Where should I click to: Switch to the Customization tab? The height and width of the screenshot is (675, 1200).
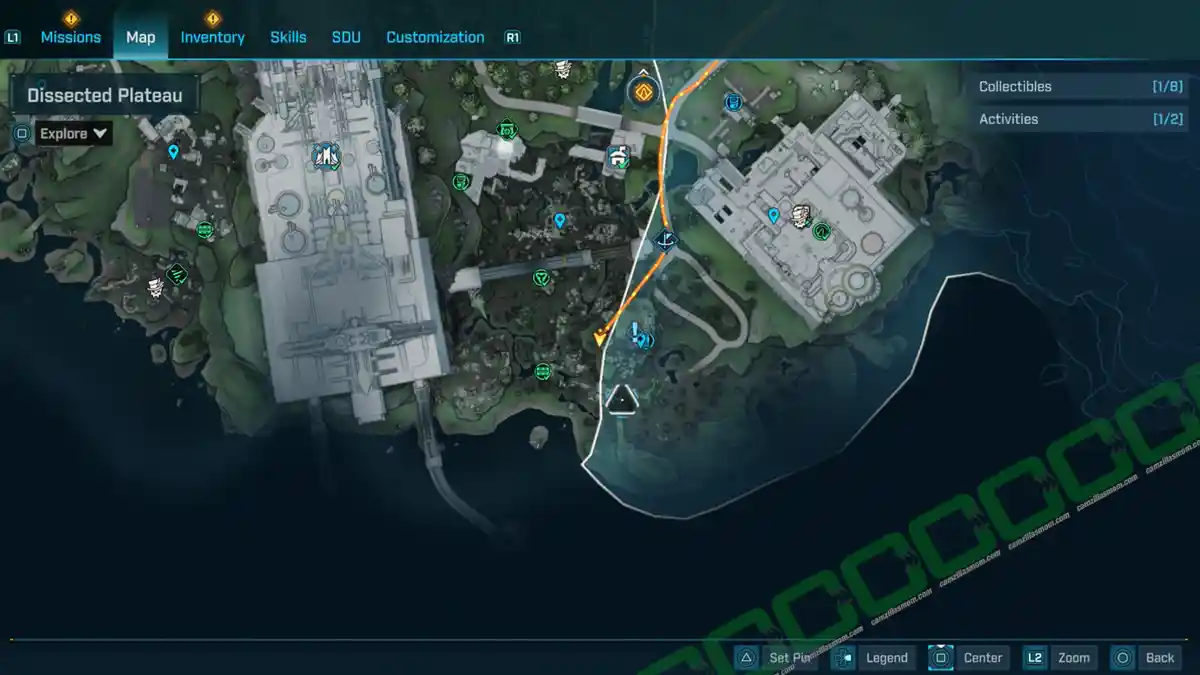(x=435, y=37)
